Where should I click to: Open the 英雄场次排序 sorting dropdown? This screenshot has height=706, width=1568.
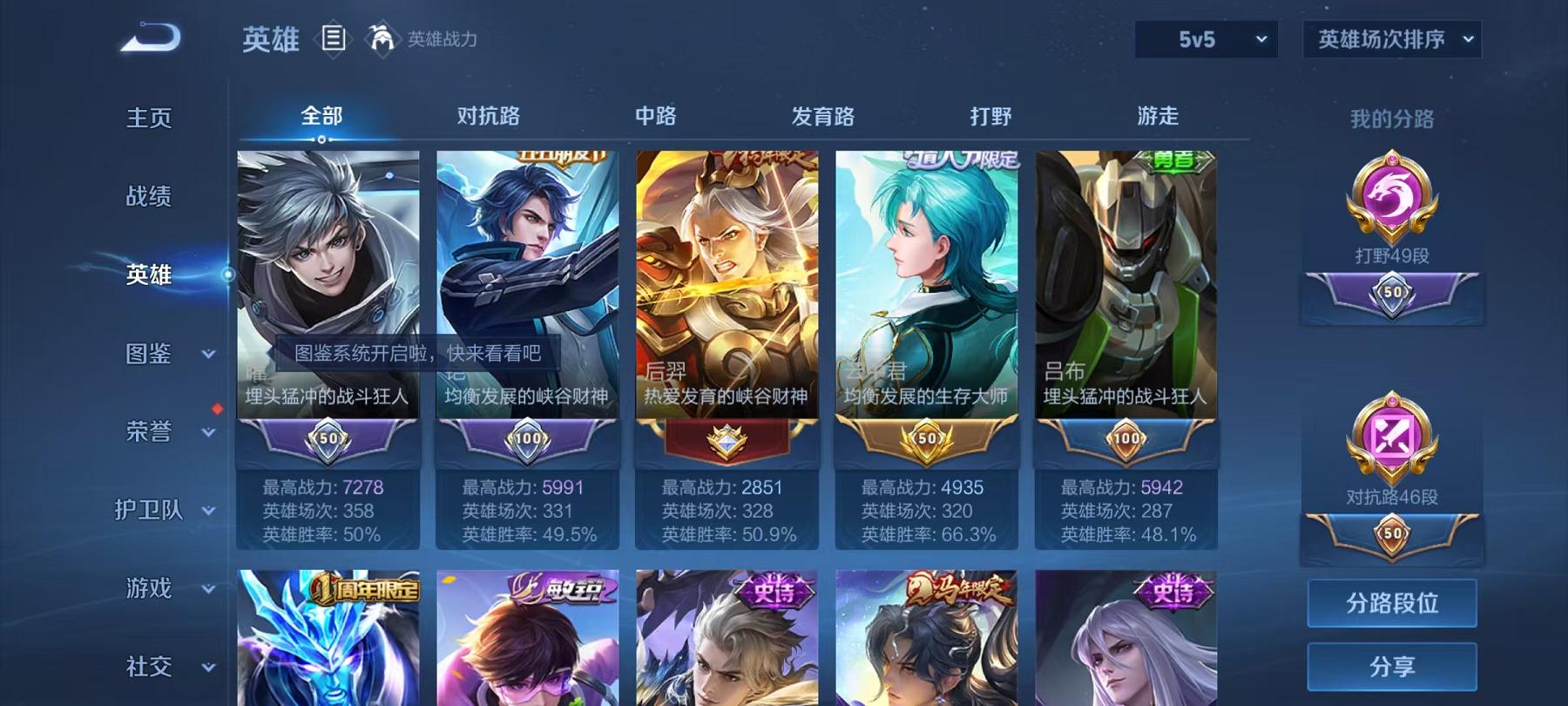pos(1391,38)
